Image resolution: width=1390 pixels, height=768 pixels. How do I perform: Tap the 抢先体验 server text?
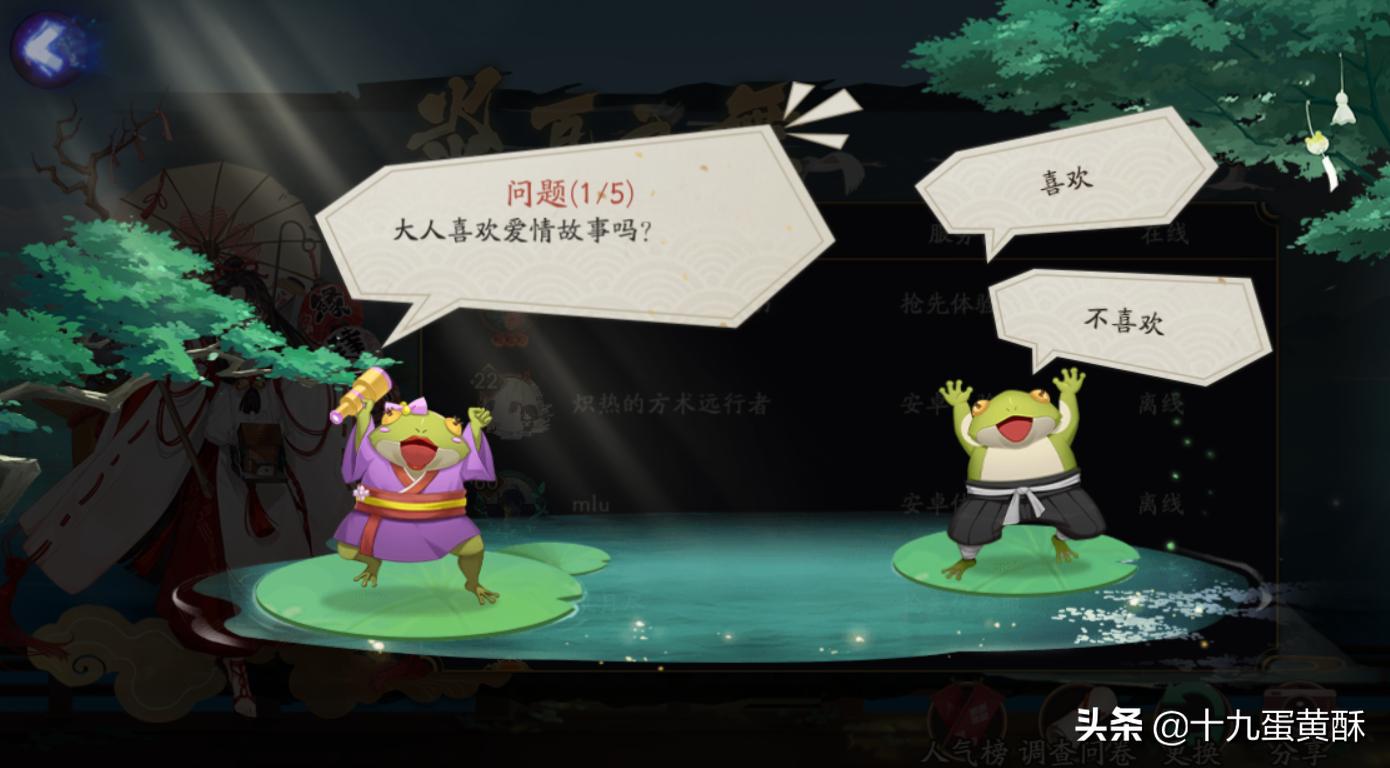pyautogui.click(x=950, y=302)
